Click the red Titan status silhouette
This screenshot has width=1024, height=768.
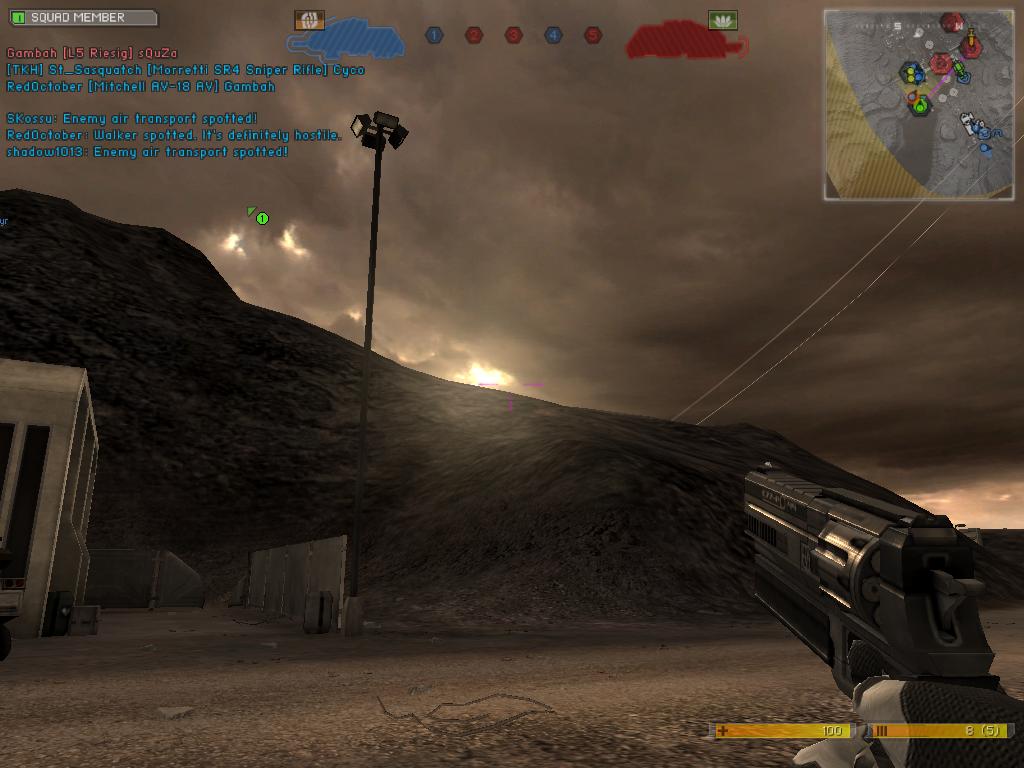point(686,41)
